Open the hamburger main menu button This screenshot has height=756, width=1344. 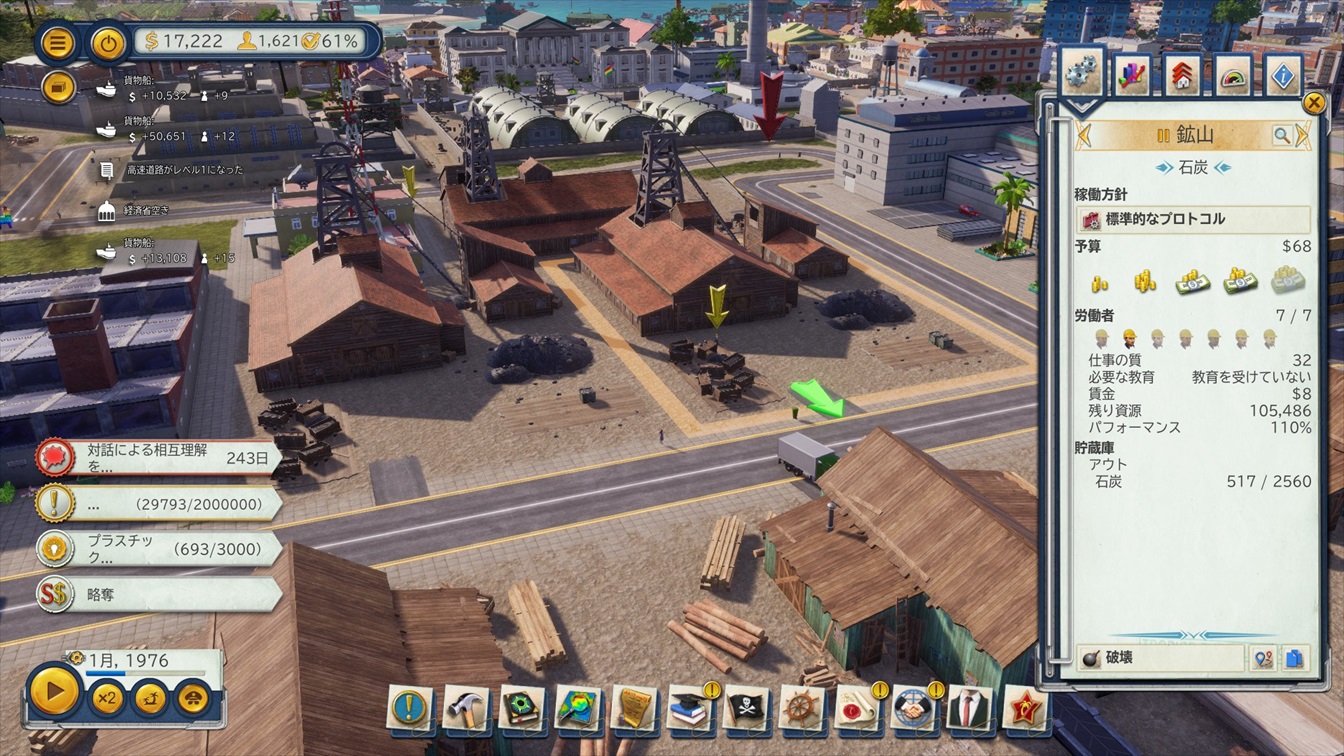click(x=59, y=43)
